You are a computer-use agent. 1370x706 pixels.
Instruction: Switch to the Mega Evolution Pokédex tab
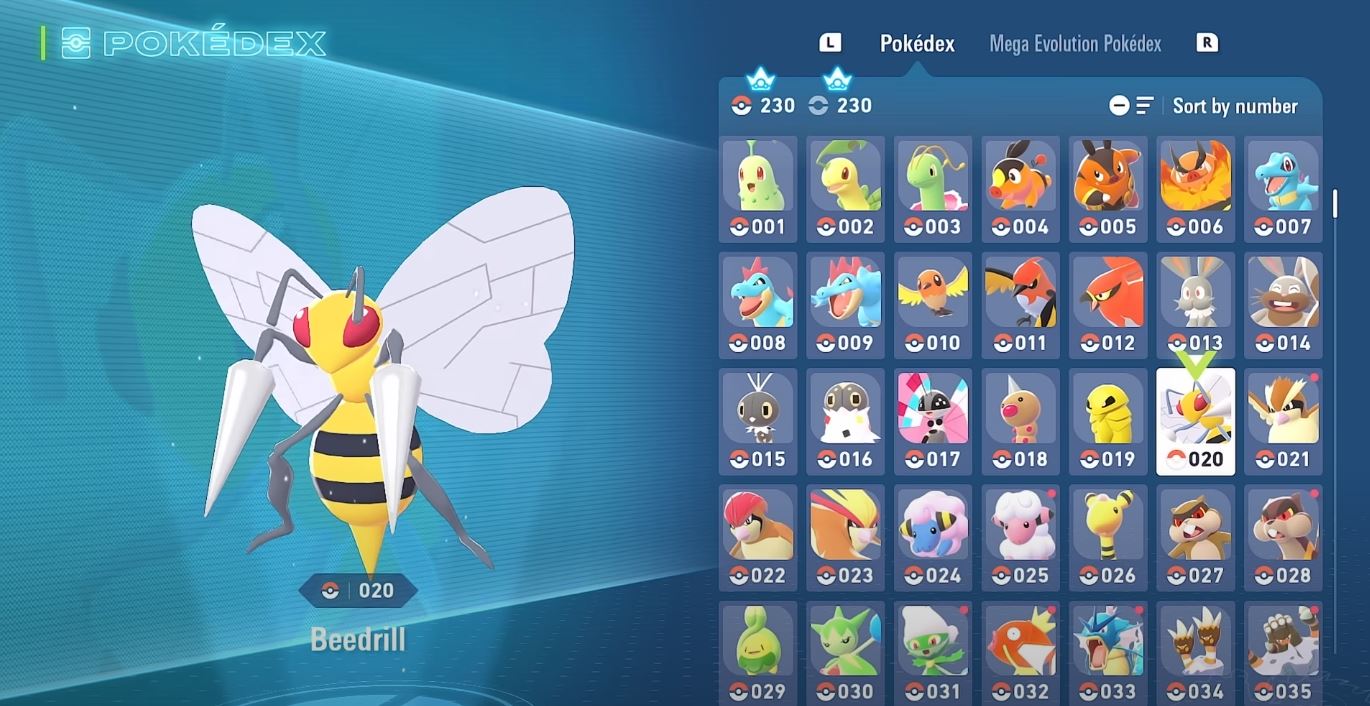pos(1075,44)
